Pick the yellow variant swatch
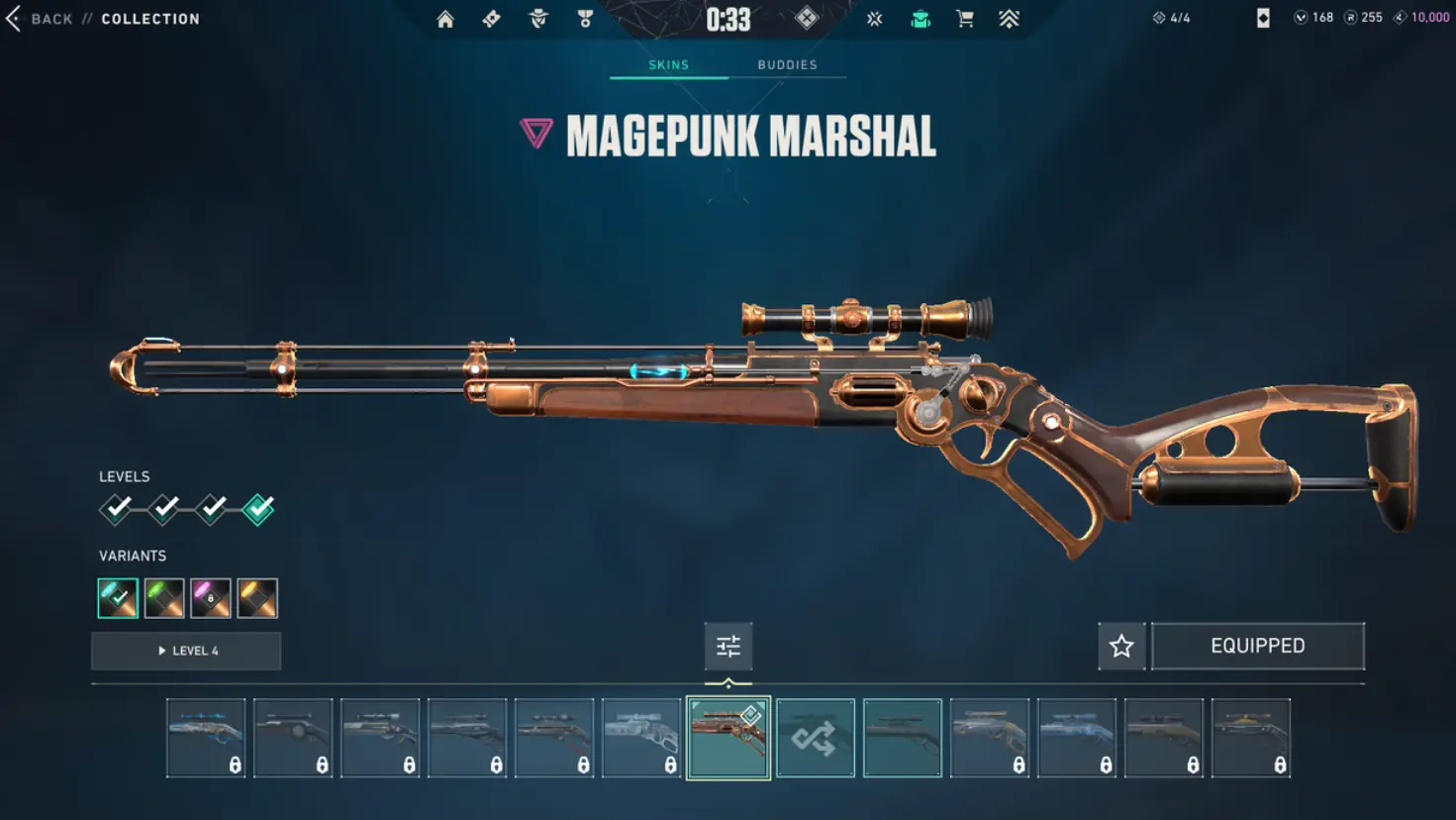The height and width of the screenshot is (820, 1456). (257, 598)
